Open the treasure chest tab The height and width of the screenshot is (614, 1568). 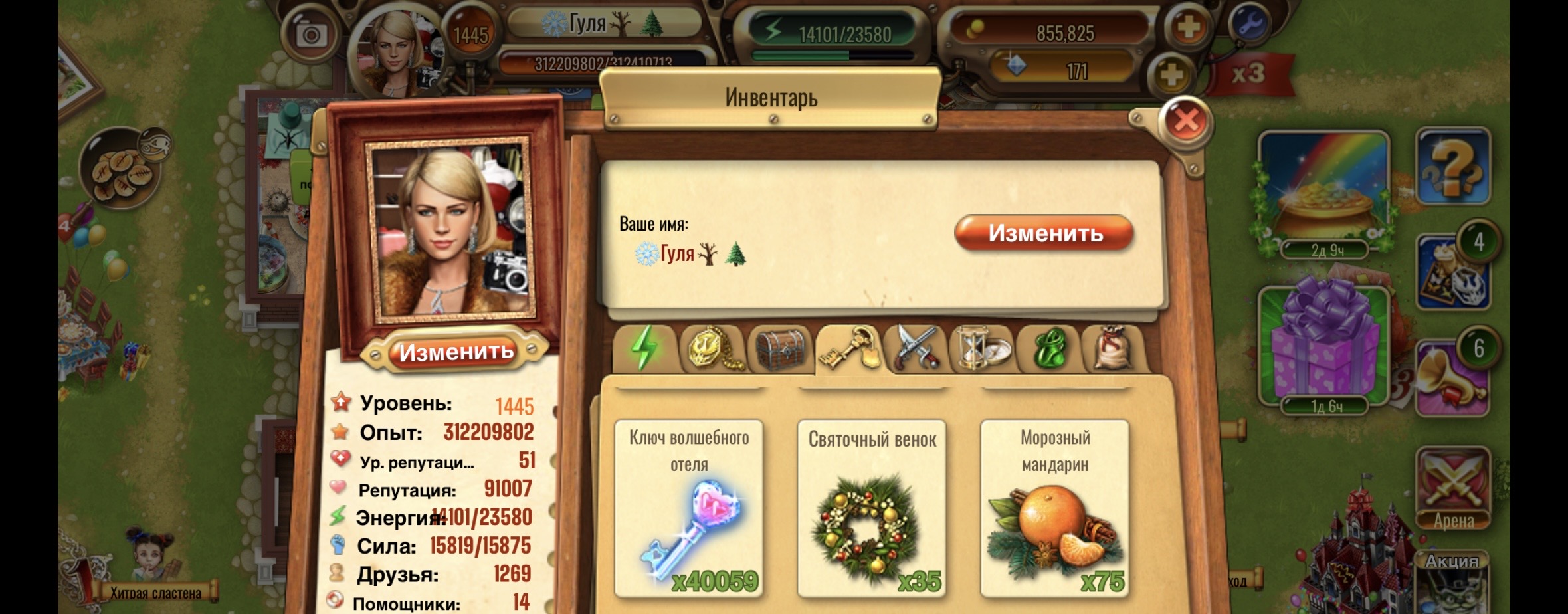click(x=780, y=348)
